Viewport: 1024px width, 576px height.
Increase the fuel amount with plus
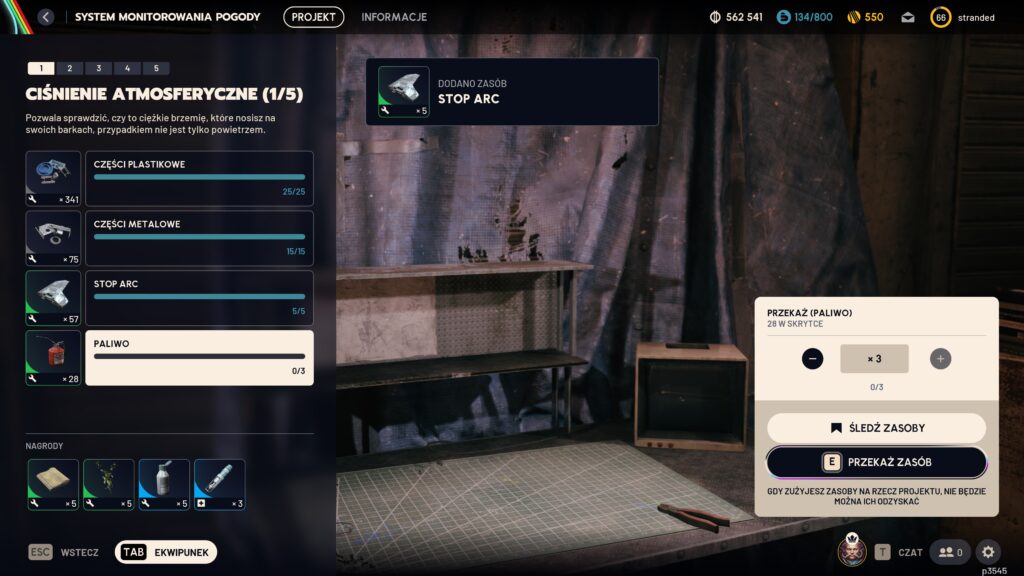(x=940, y=358)
